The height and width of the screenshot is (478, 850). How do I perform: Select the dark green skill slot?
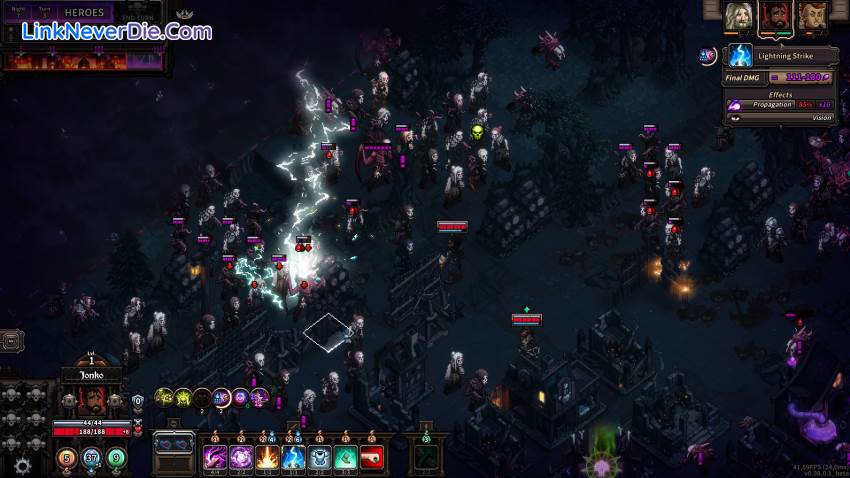pyautogui.click(x=426, y=458)
